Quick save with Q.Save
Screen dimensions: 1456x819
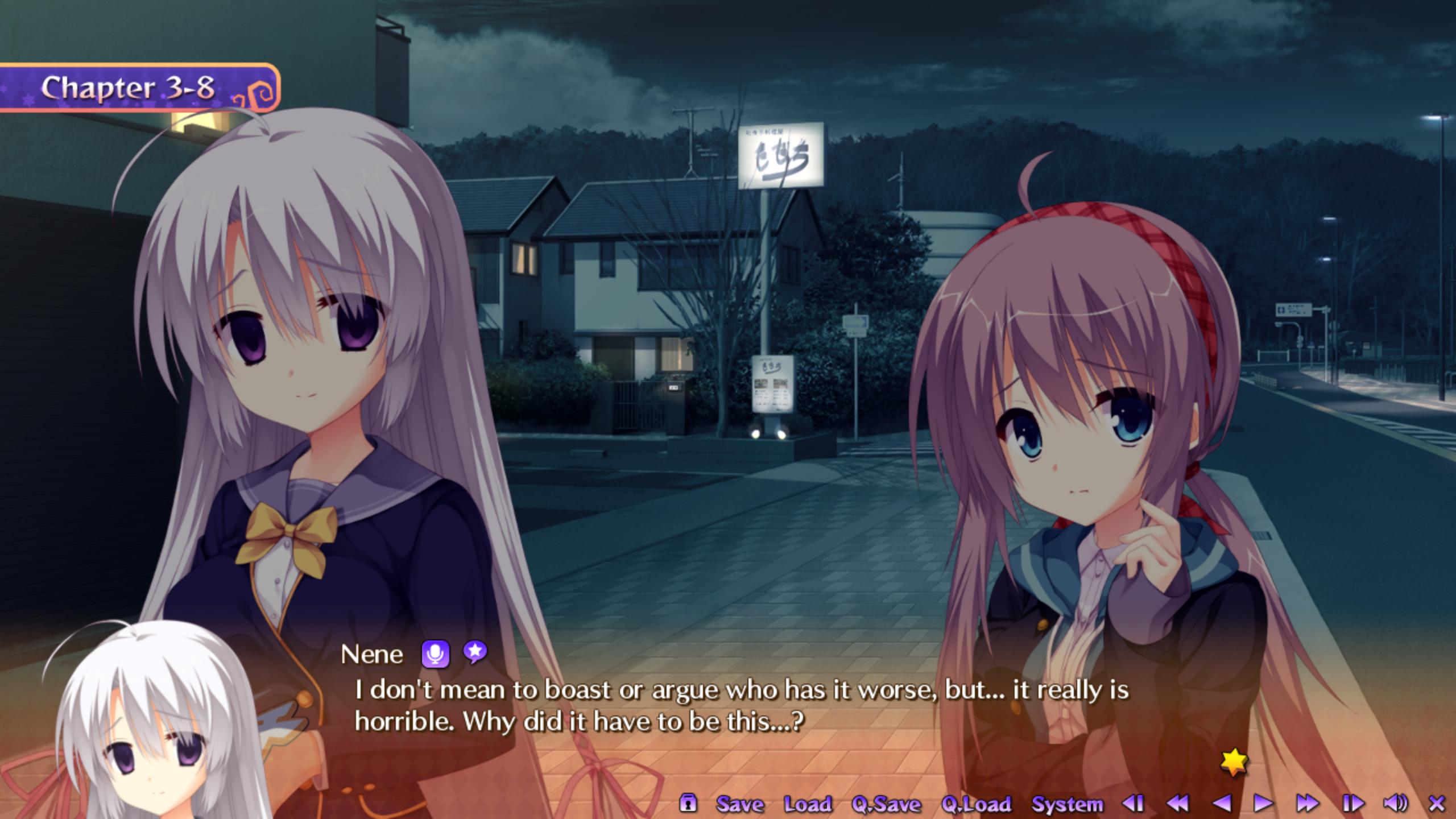click(886, 804)
